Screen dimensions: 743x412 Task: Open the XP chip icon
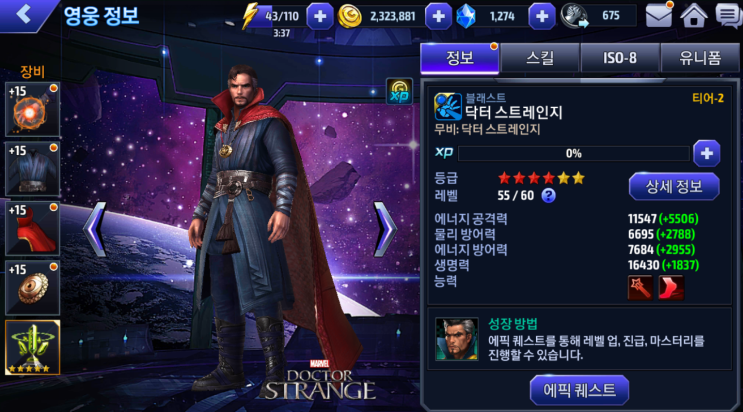pyautogui.click(x=399, y=92)
